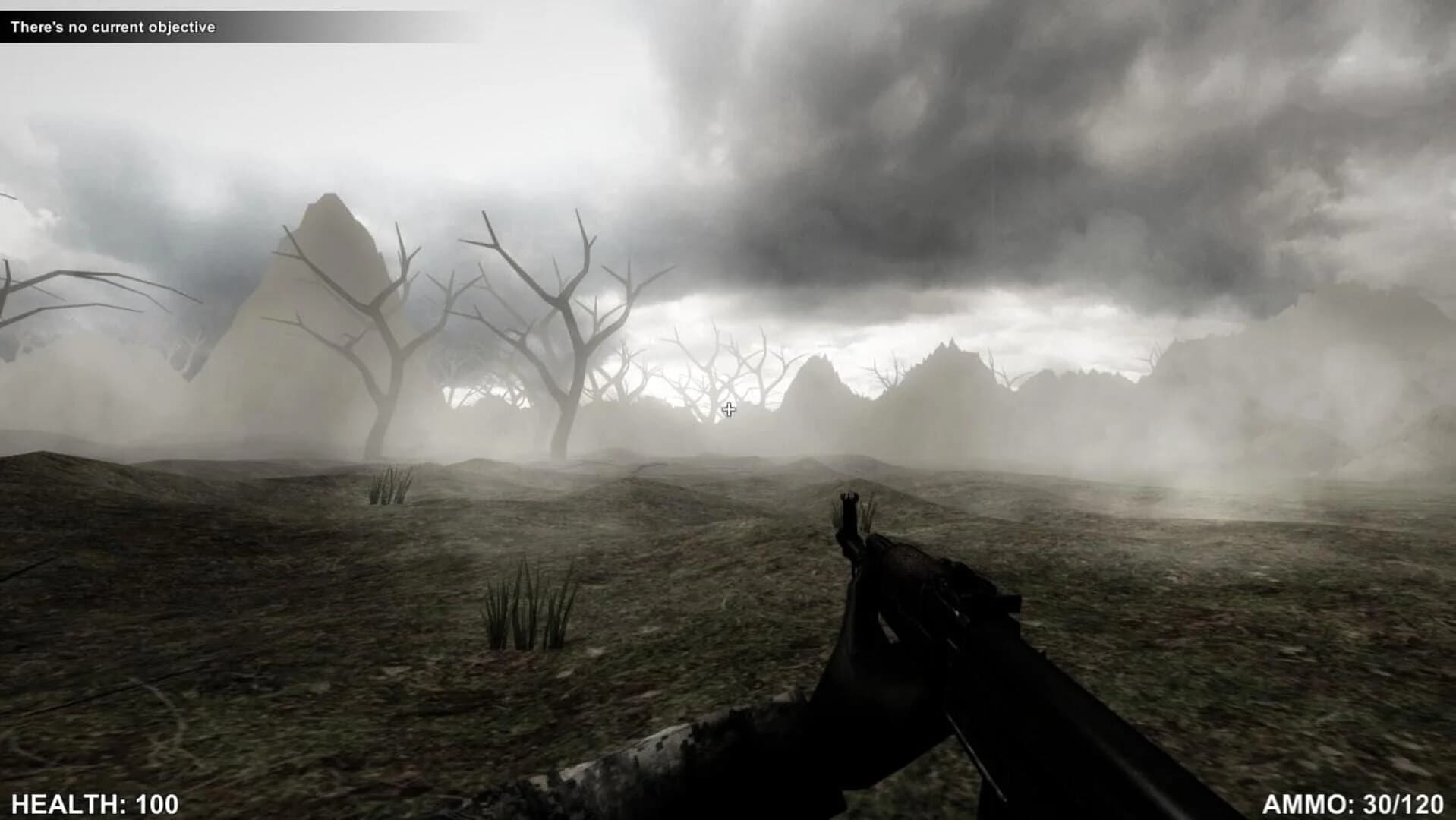1456x820 pixels.
Task: Click the crosshair at screen center
Action: pos(729,409)
